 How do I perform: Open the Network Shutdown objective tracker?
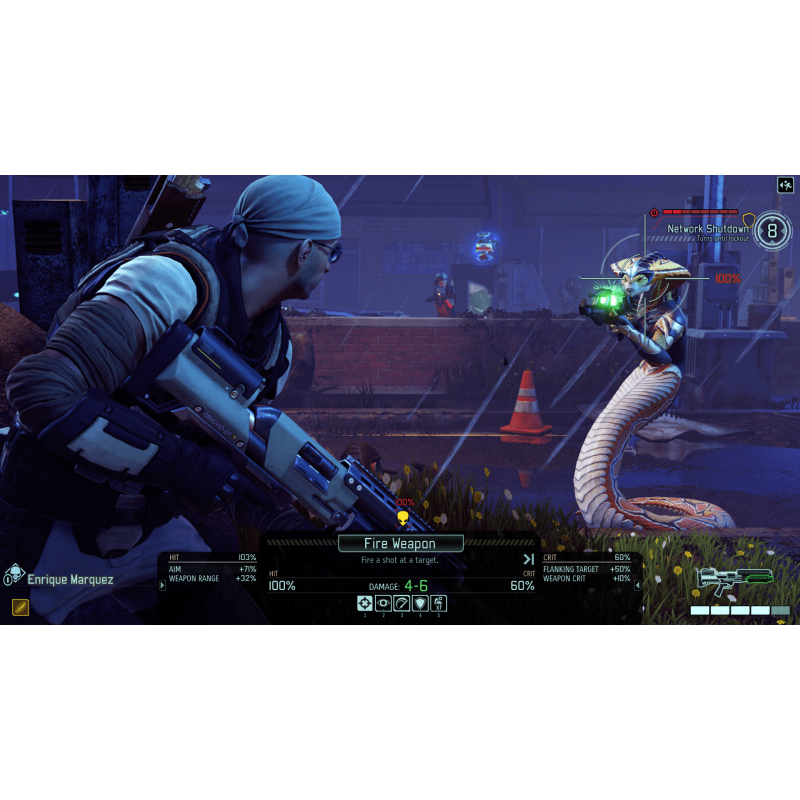pyautogui.click(x=709, y=229)
